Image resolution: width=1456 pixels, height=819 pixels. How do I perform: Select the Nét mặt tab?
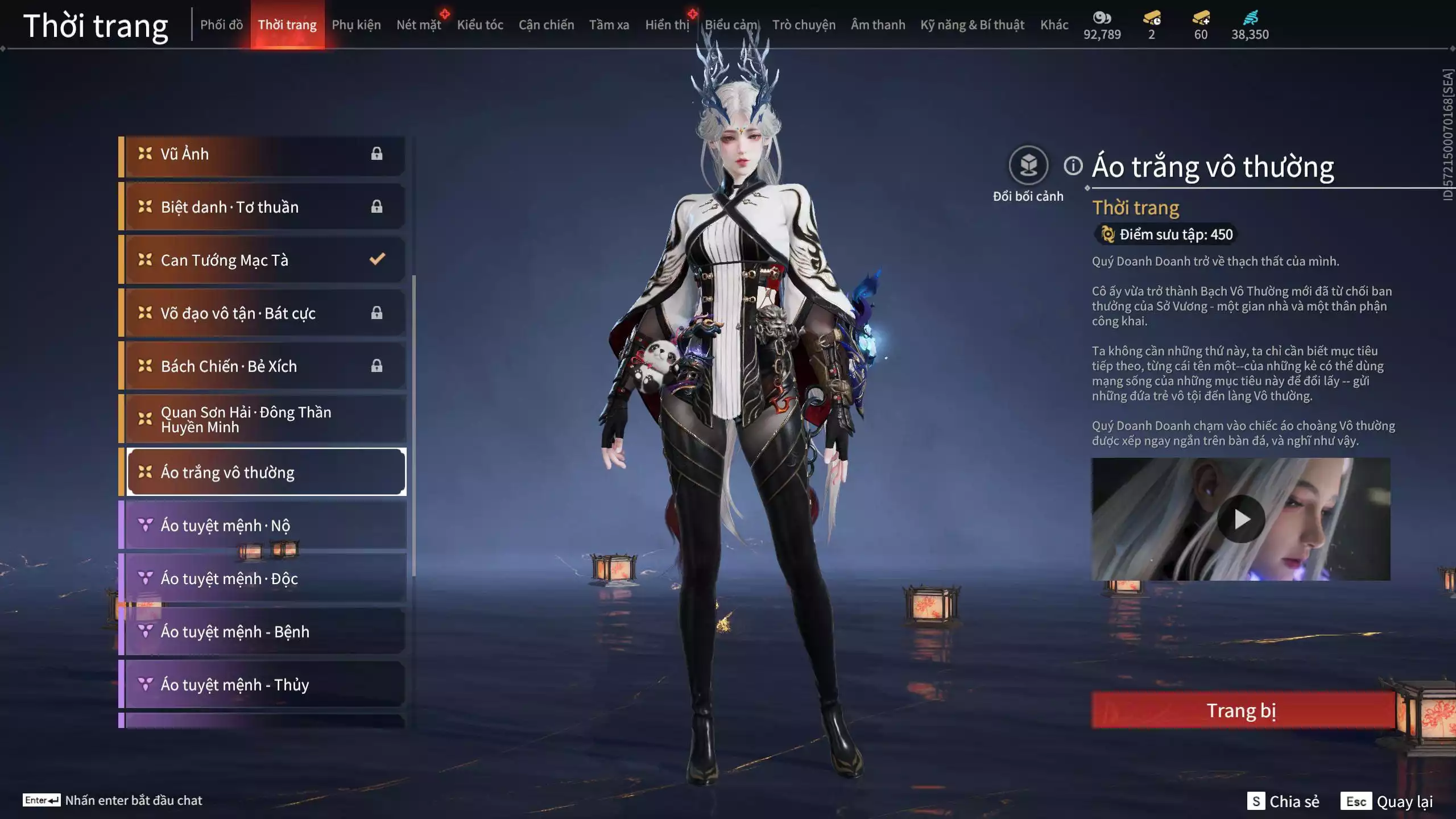419,25
